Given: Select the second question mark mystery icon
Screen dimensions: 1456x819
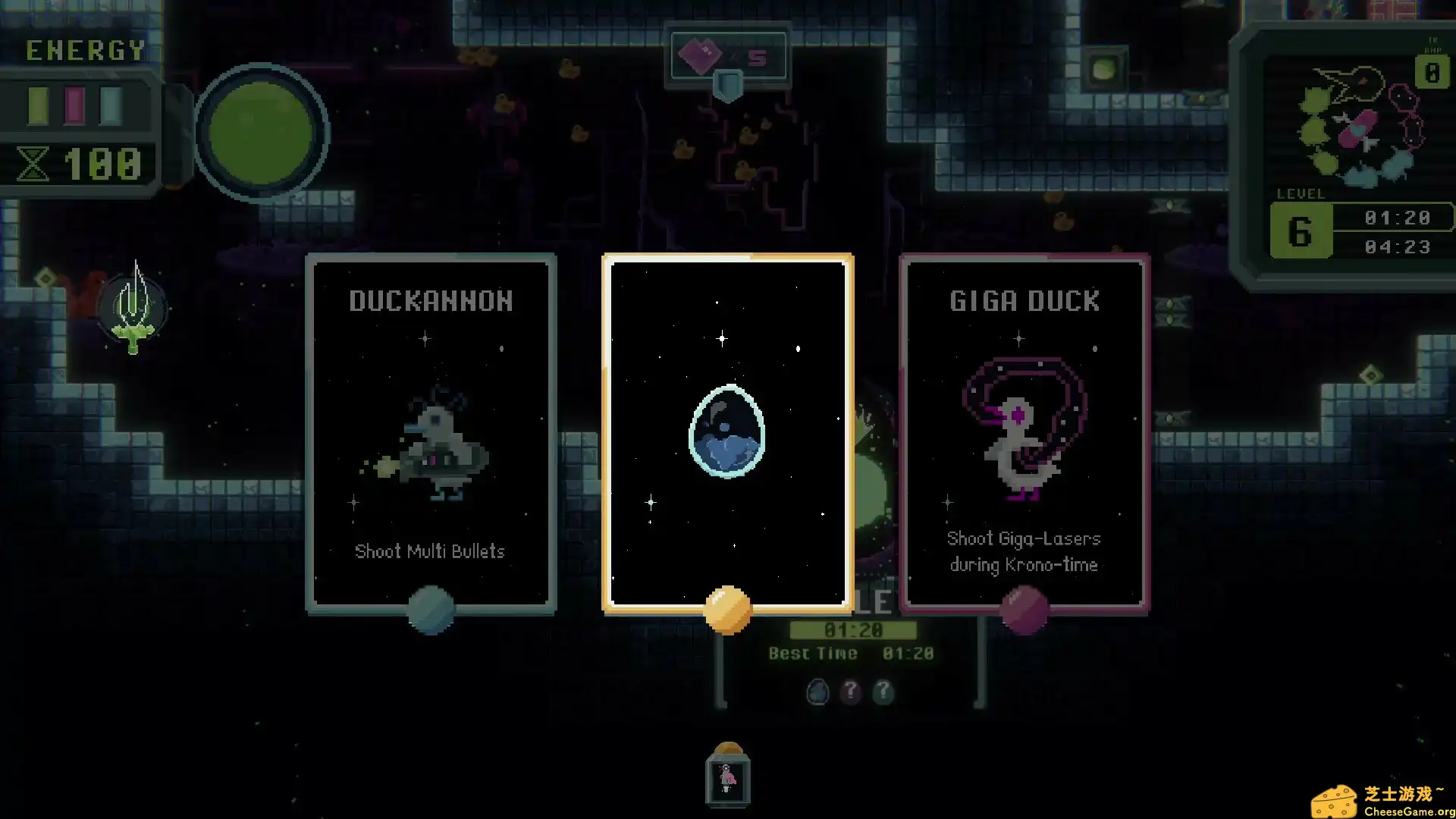Looking at the screenshot, I should (883, 692).
